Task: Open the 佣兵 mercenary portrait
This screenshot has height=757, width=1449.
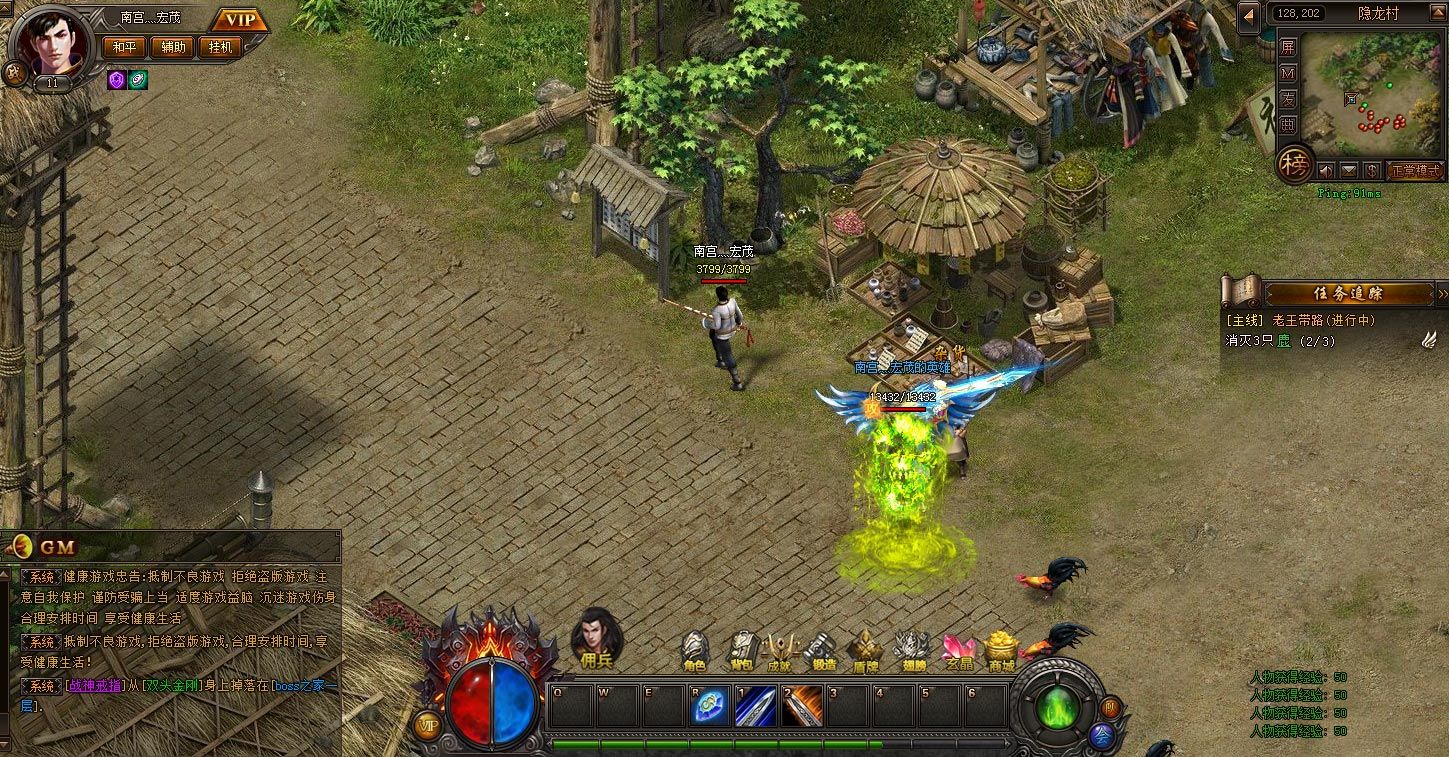Action: coord(596,635)
